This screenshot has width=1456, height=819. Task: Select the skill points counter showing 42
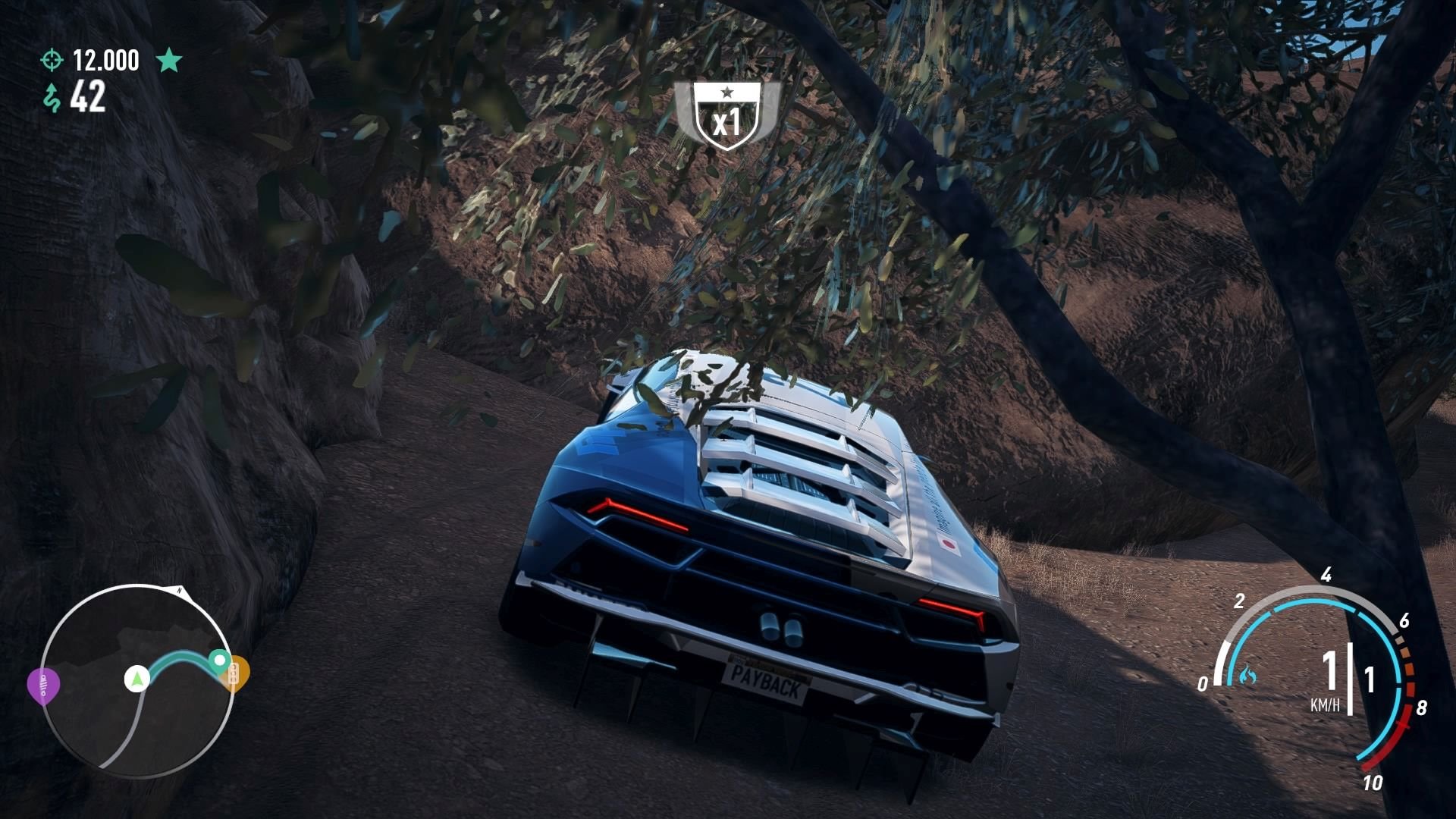pos(89,97)
